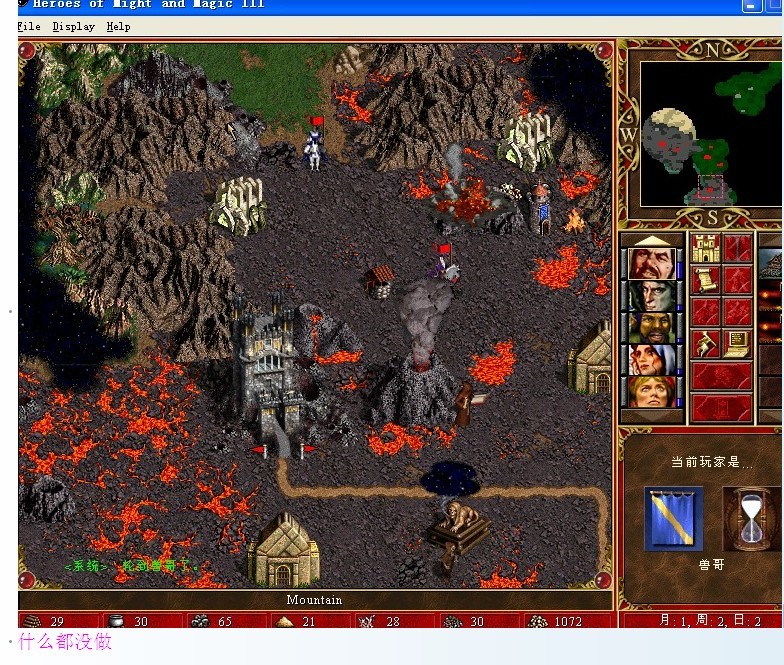Select the dark-skinned bearded hero portrait
Image resolution: width=784 pixels, height=665 pixels.
pyautogui.click(x=651, y=328)
